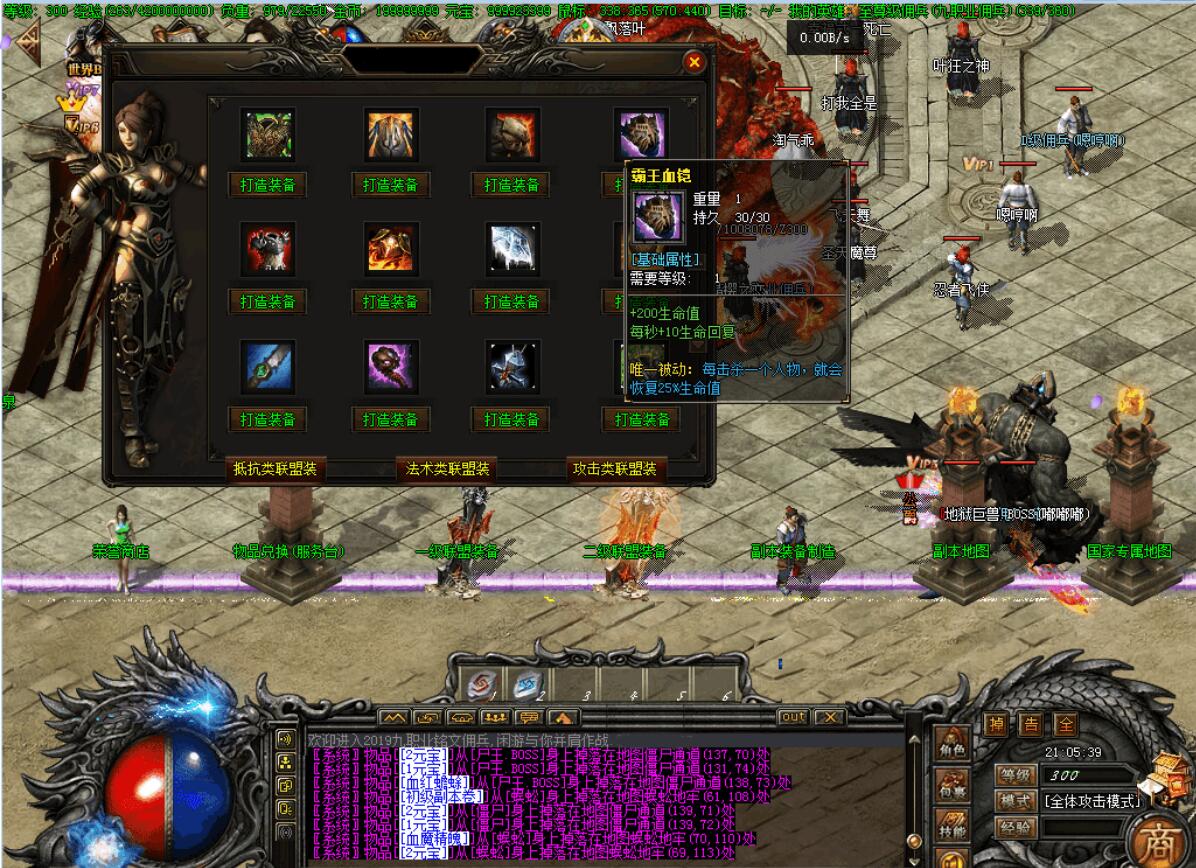Click the 掉 button above the clock

click(996, 725)
